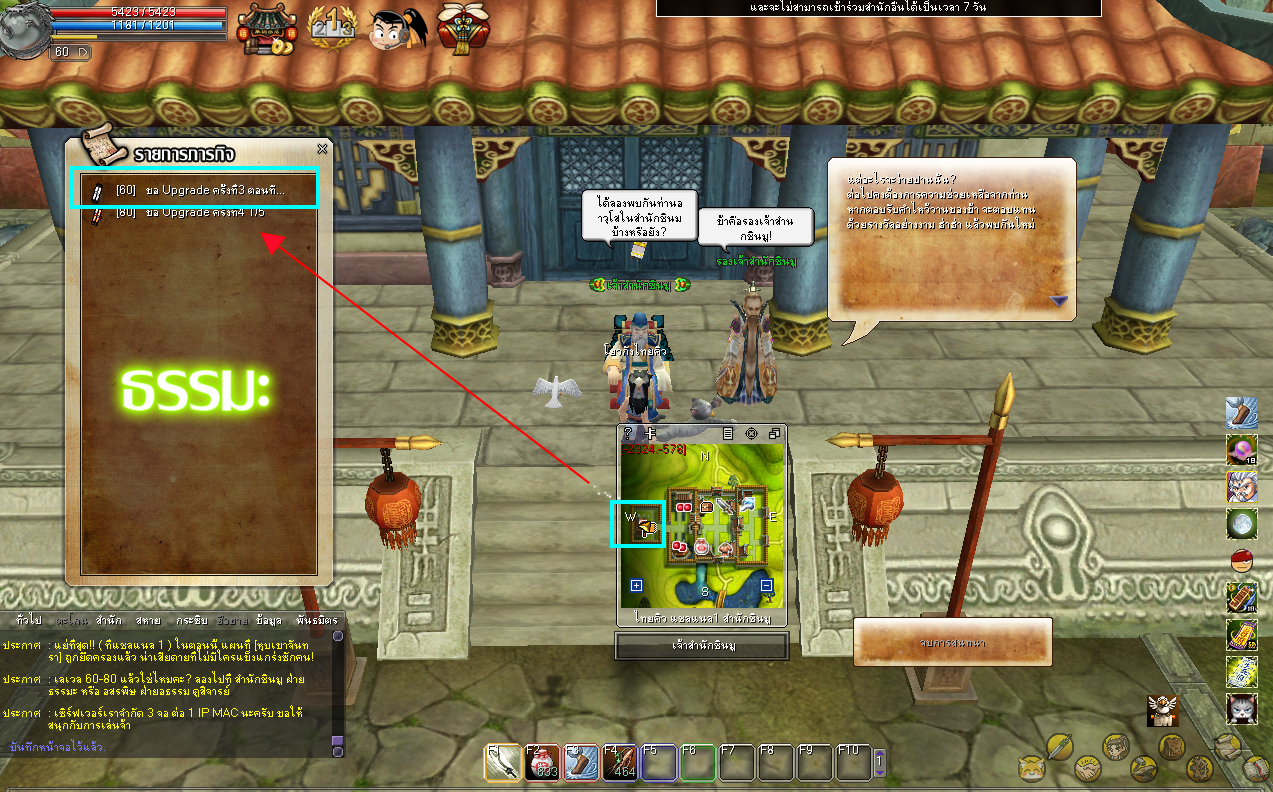Activate the full moon buff icon
The width and height of the screenshot is (1273, 792).
[x=1241, y=523]
